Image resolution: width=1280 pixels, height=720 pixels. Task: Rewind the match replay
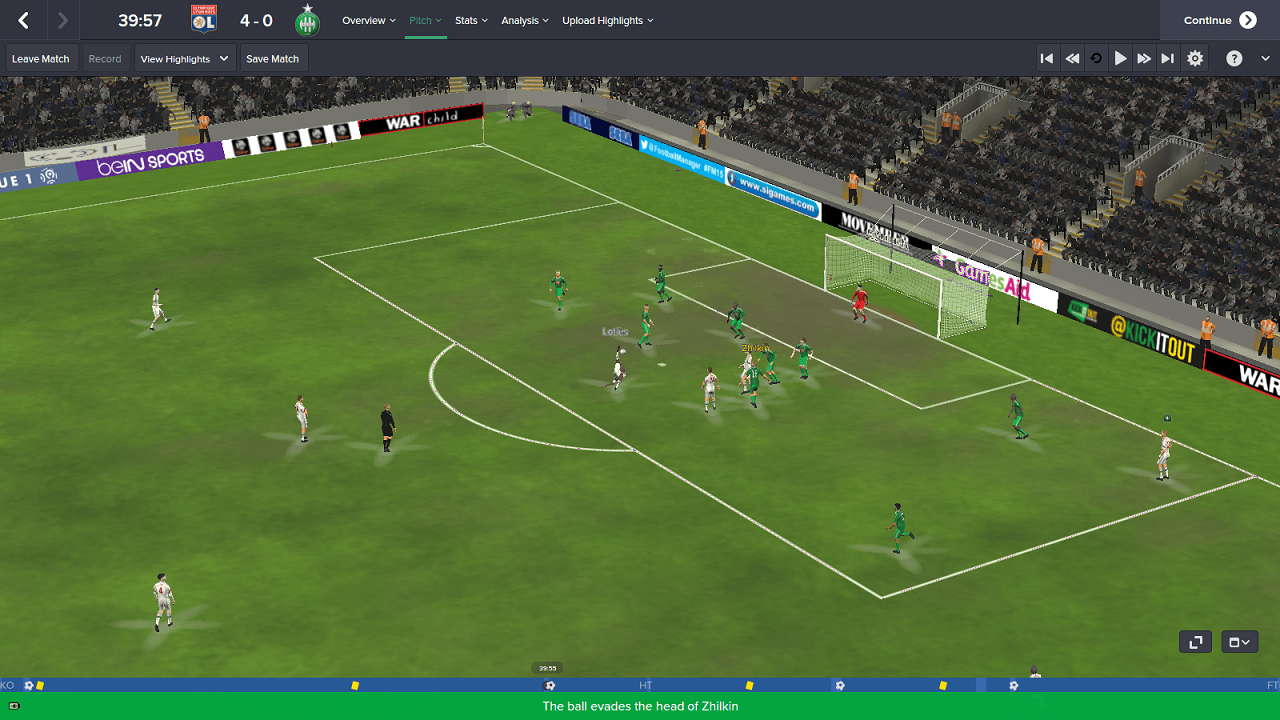(x=1072, y=59)
